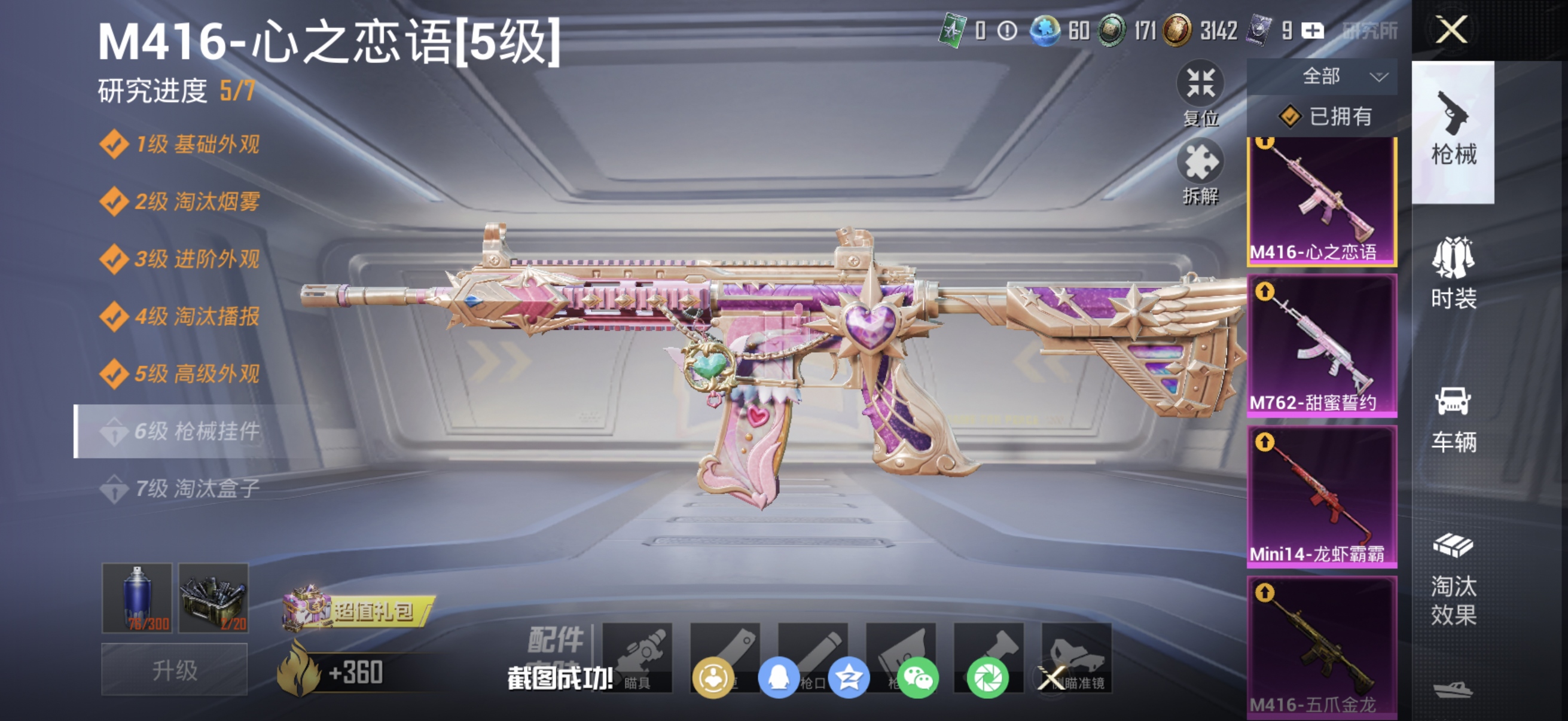The width and height of the screenshot is (1568, 721).
Task: Share via the green aperture Moments icon
Action: click(x=989, y=680)
